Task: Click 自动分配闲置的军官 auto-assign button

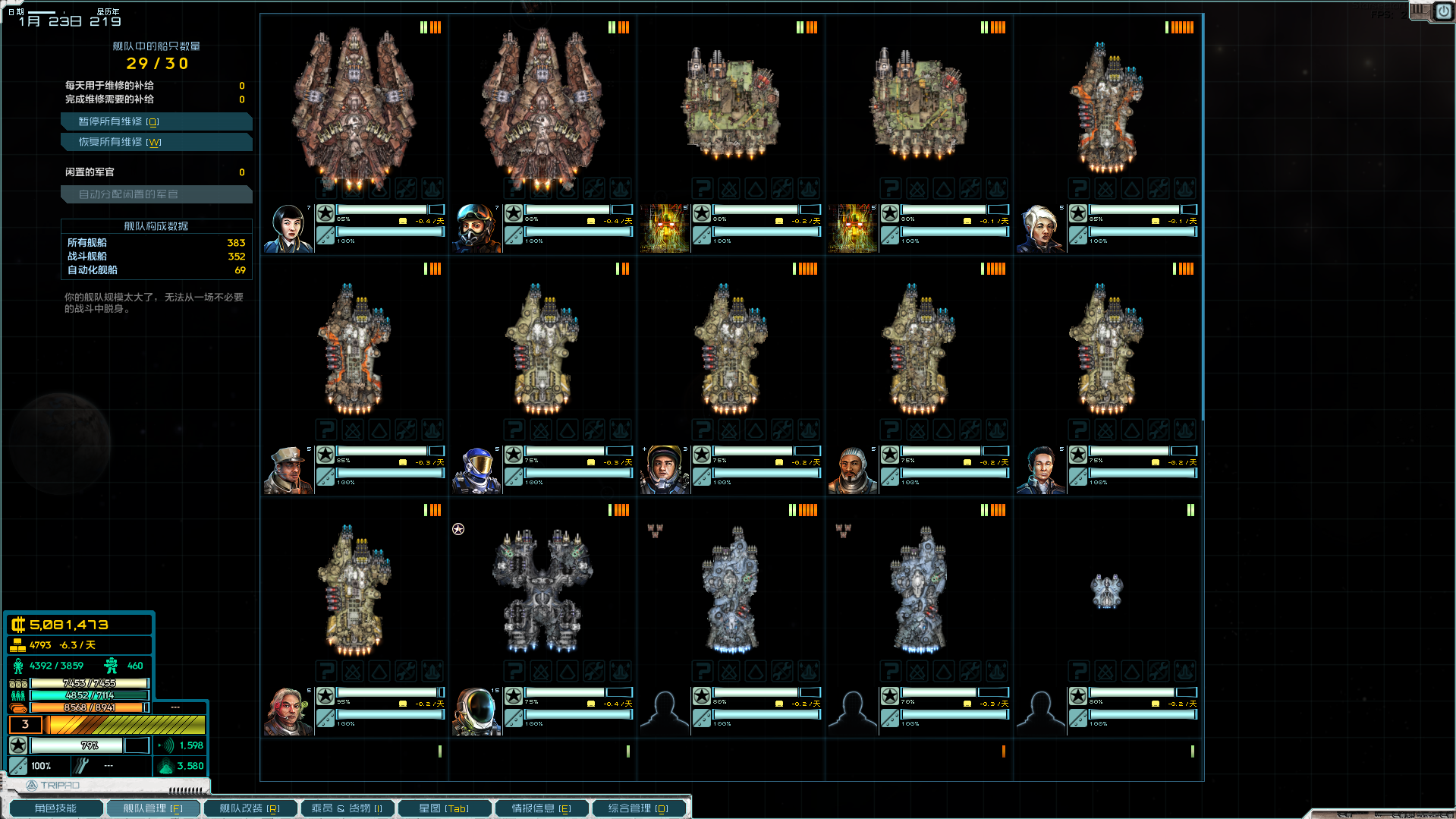Action: pos(156,194)
